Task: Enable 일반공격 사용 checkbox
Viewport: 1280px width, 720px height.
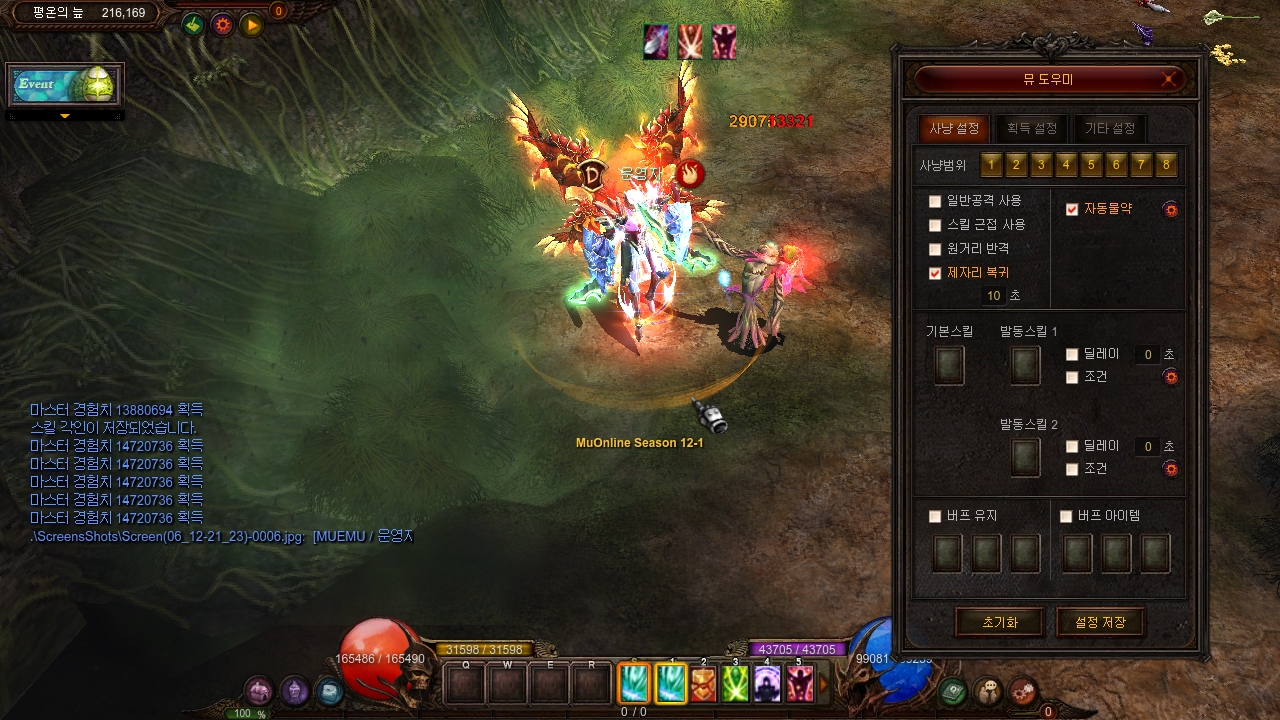Action: pyautogui.click(x=935, y=201)
